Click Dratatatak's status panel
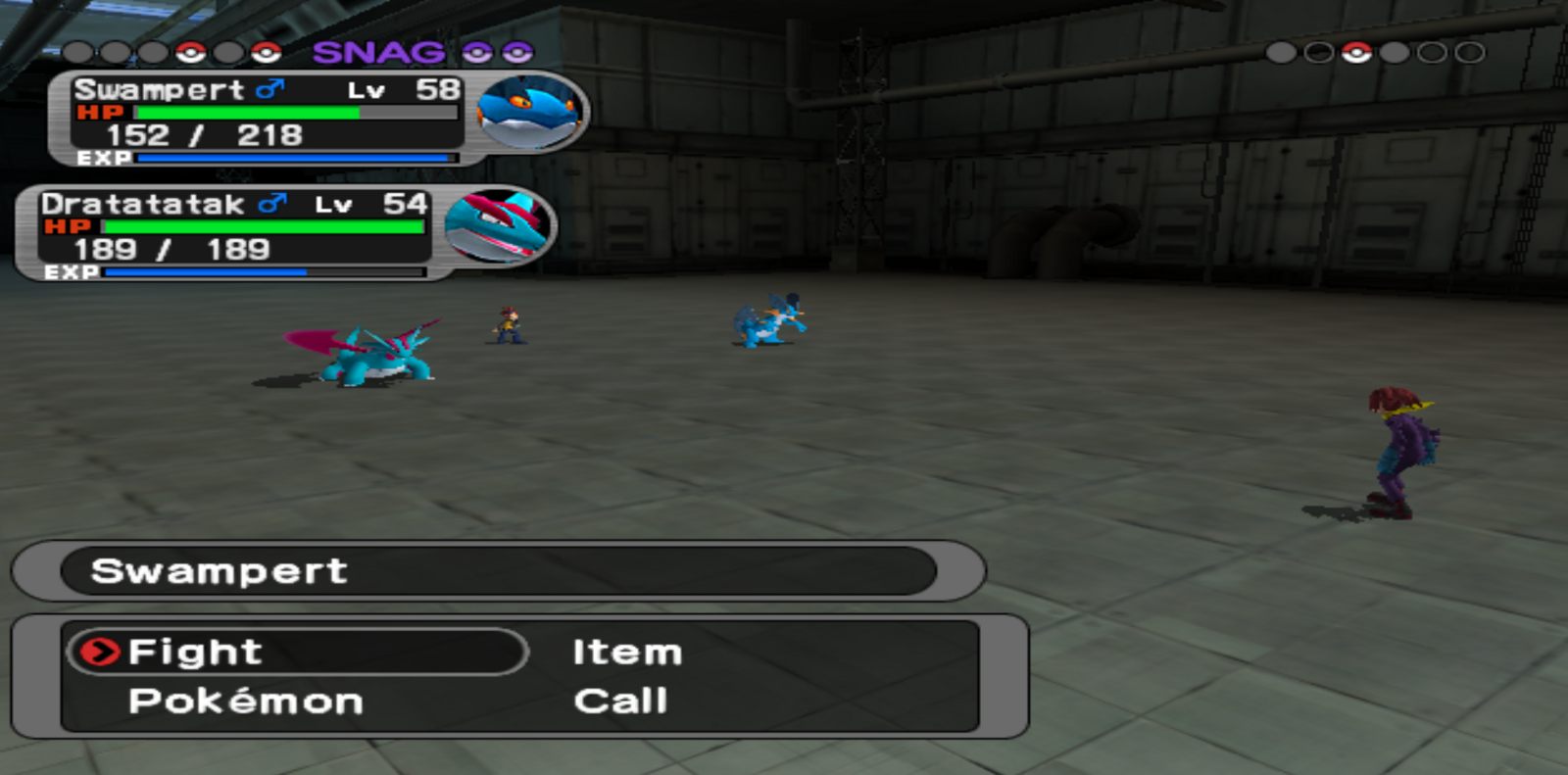 pyautogui.click(x=233, y=233)
